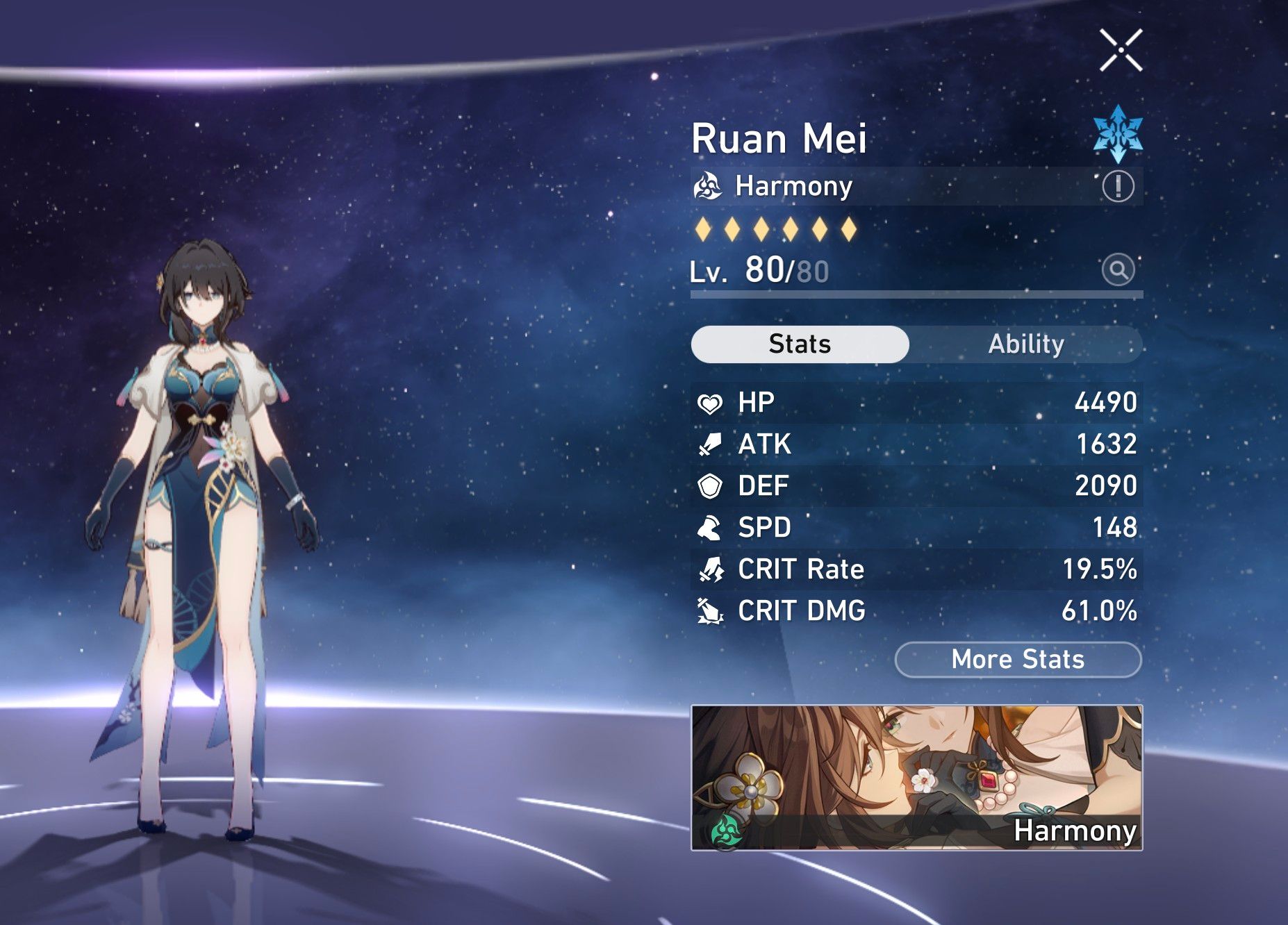Viewport: 1288px width, 925px height.
Task: Expand the More Stats panel
Action: point(1017,659)
